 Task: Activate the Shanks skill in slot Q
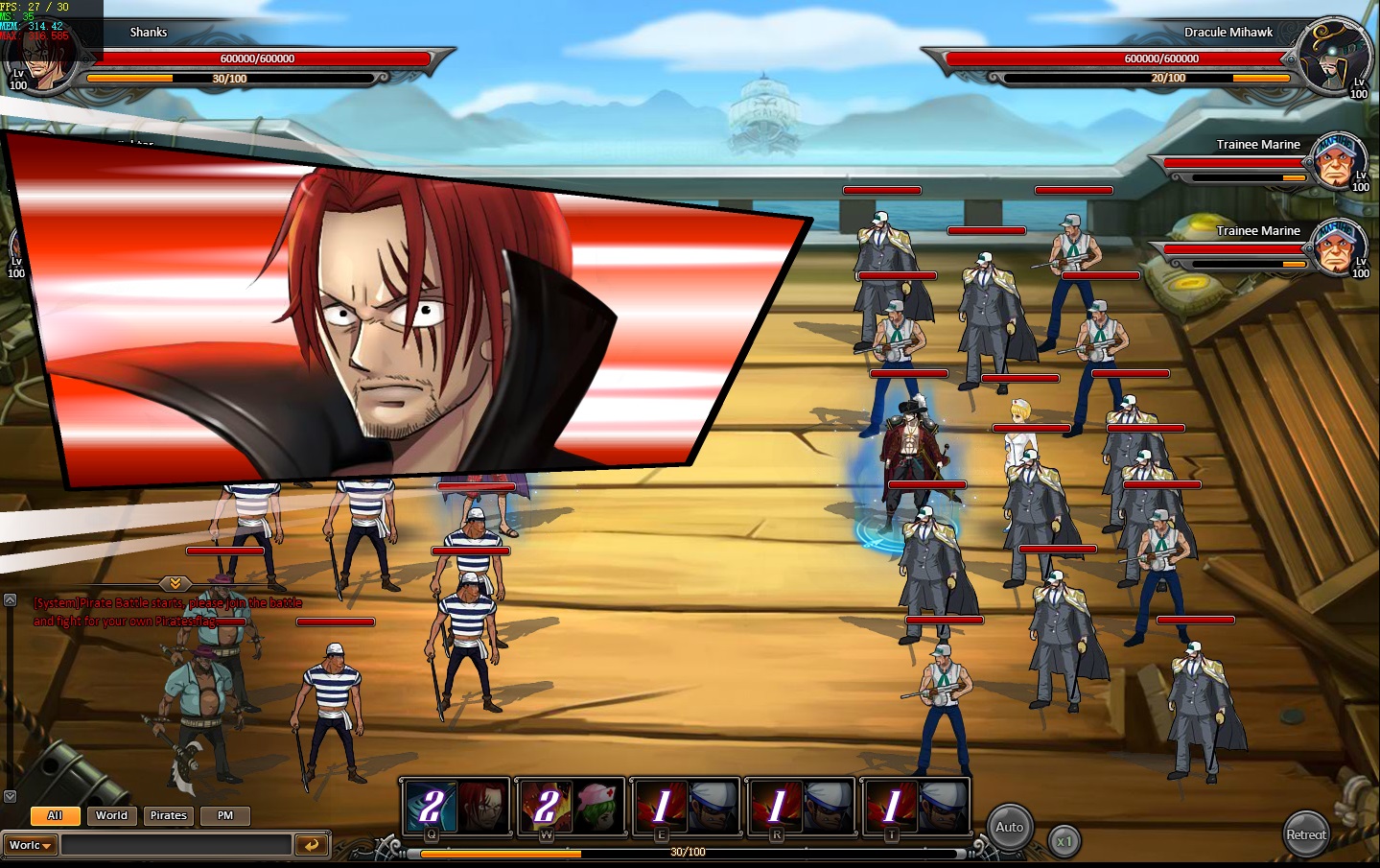pos(456,805)
